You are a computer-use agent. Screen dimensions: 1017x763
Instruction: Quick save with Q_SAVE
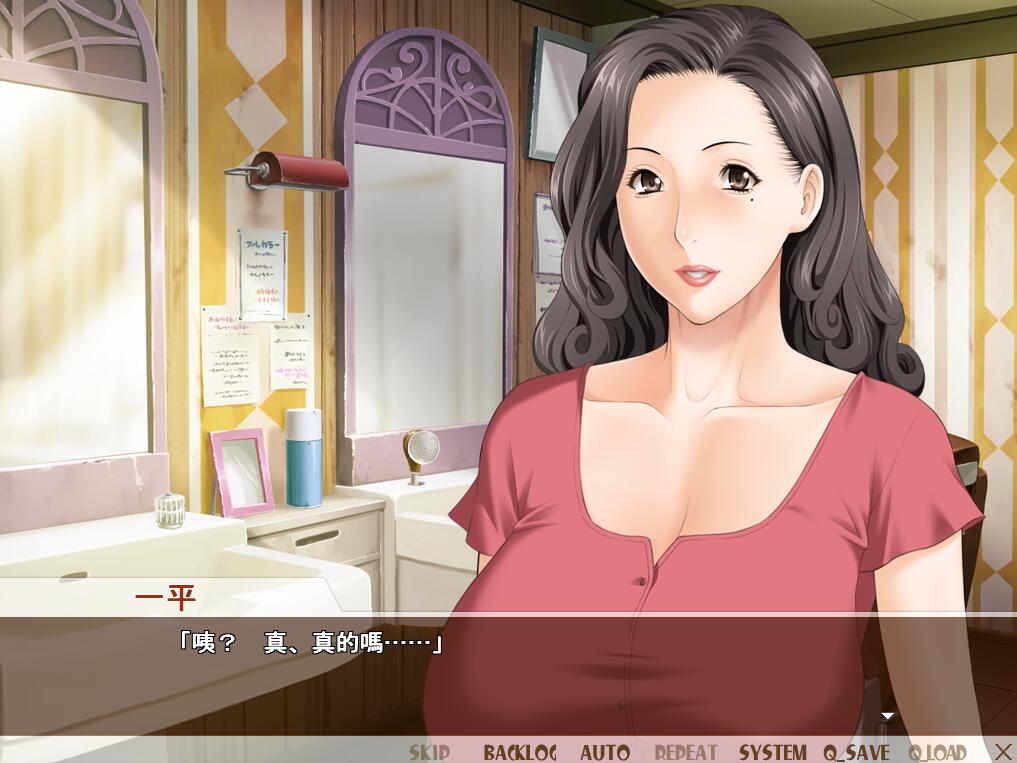(x=856, y=752)
